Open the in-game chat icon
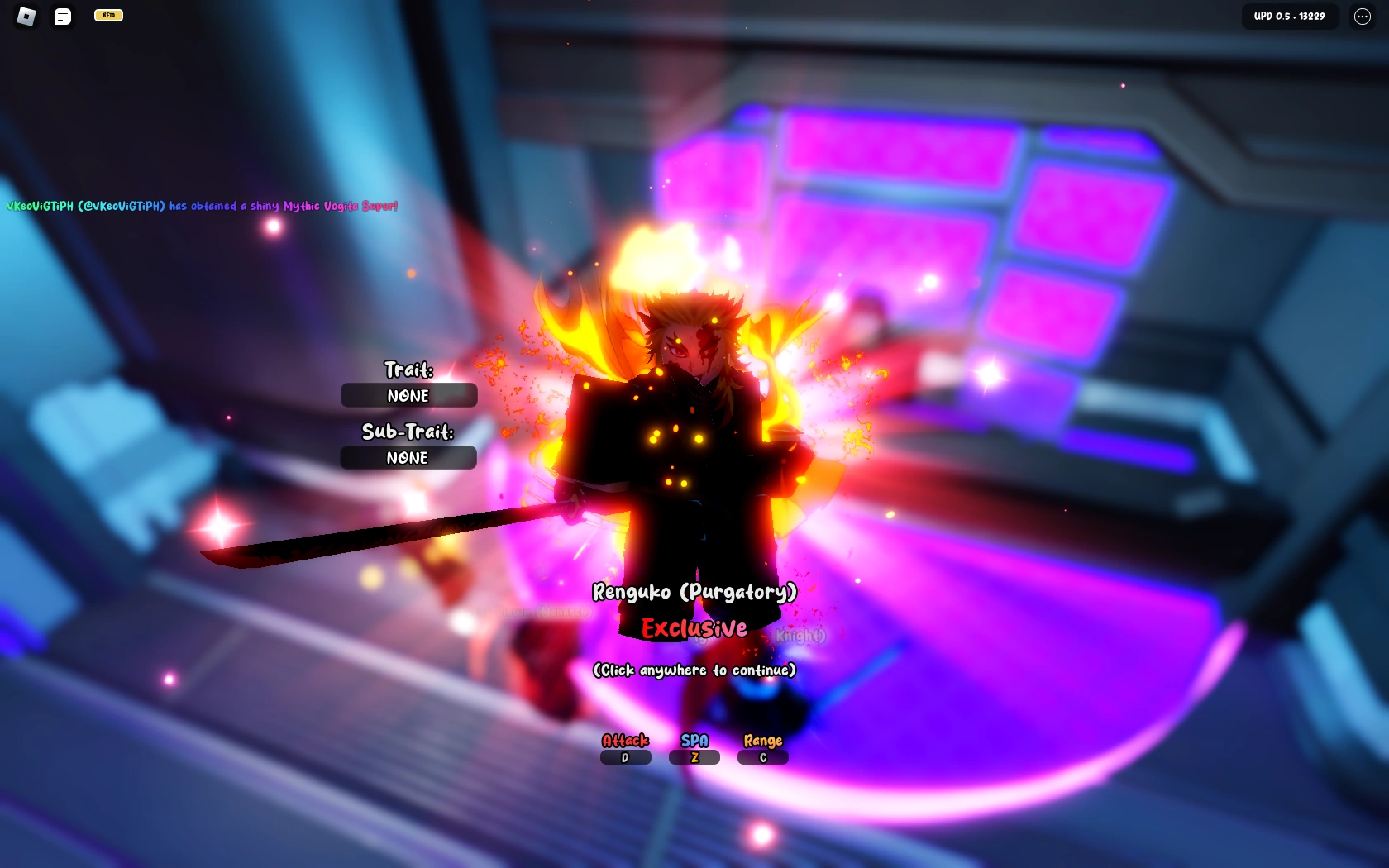The height and width of the screenshot is (868, 1389). pos(63,17)
